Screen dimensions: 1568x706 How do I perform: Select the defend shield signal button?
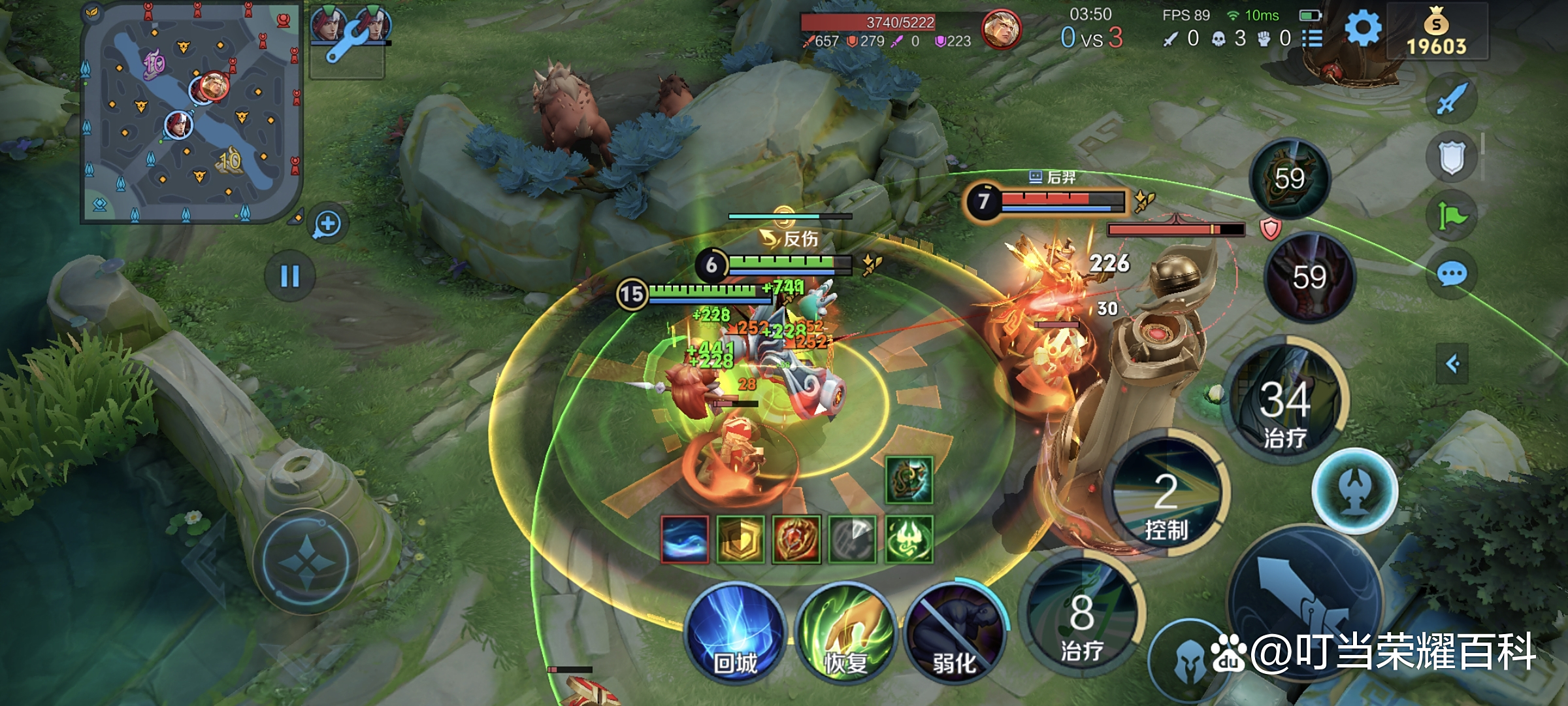click(x=1451, y=158)
